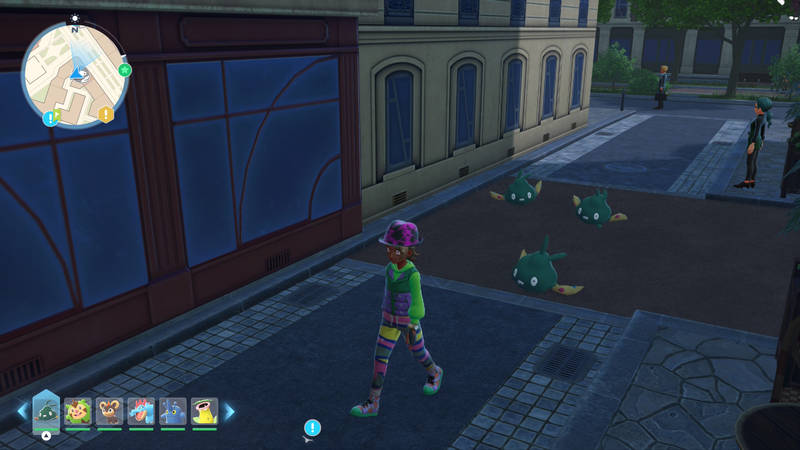Switch to Litleo in the party
The height and width of the screenshot is (450, 800).
(110, 411)
